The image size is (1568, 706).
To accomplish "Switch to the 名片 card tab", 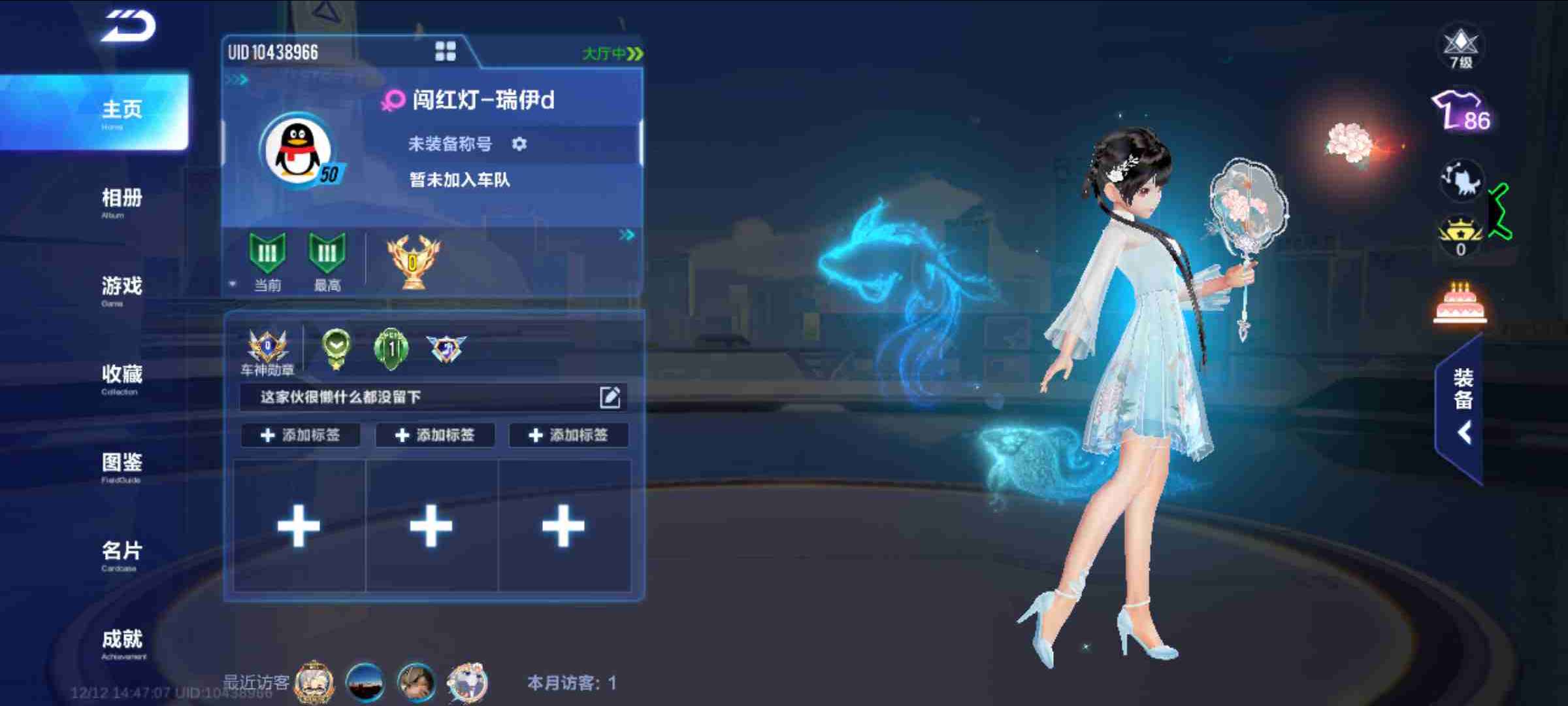I will click(x=122, y=554).
